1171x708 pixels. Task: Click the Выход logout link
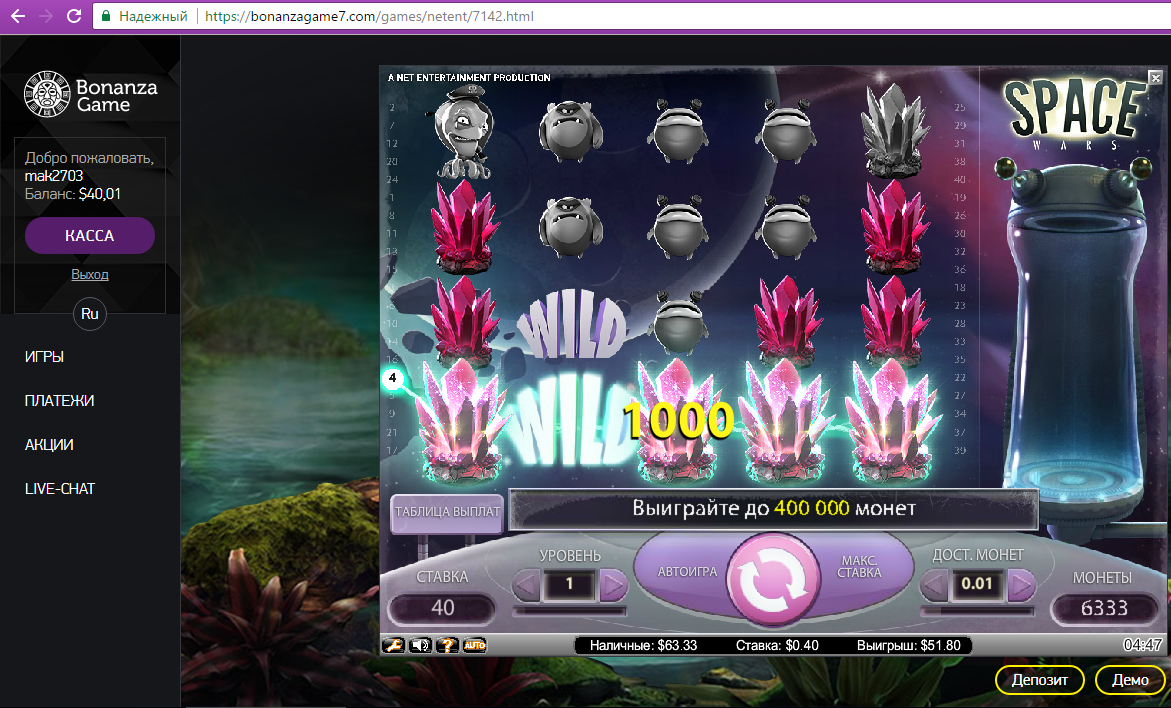[90, 274]
